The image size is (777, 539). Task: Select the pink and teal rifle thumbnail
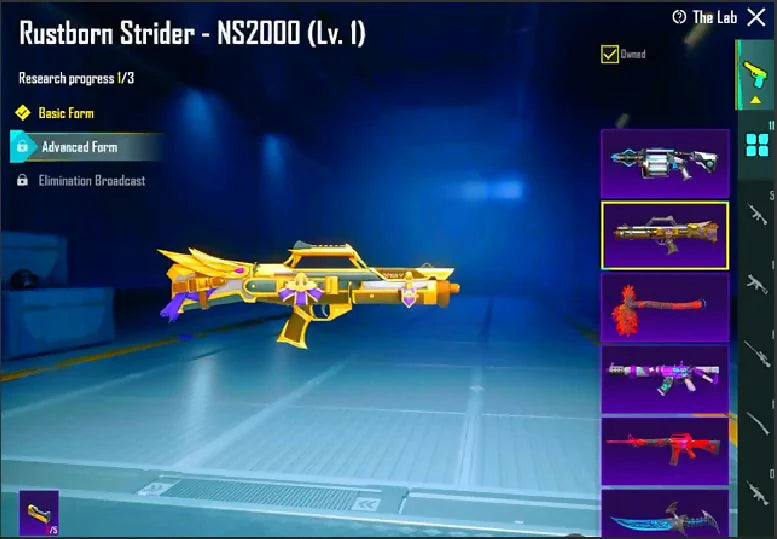(x=664, y=379)
